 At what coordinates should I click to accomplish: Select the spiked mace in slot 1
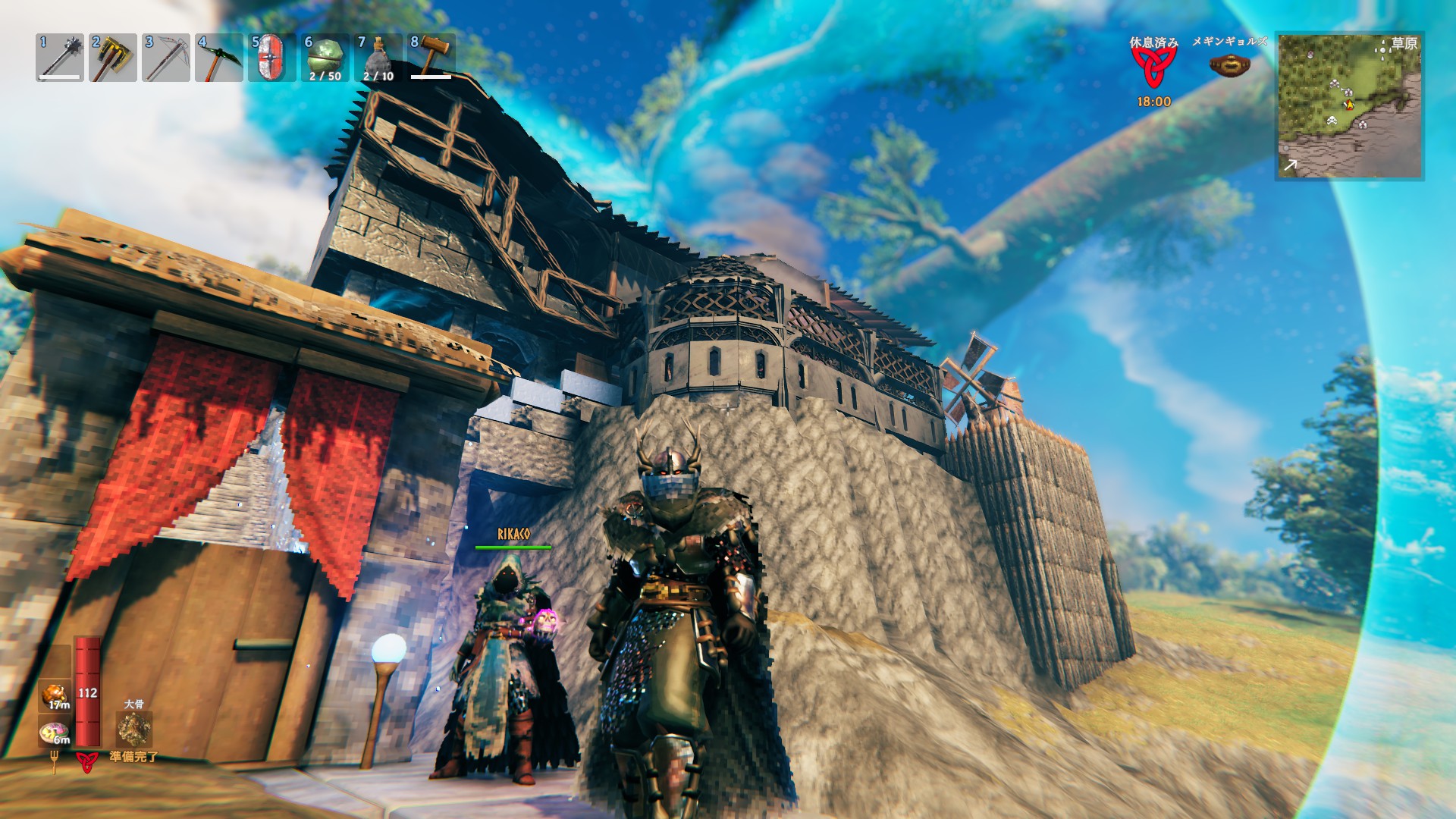click(x=60, y=58)
